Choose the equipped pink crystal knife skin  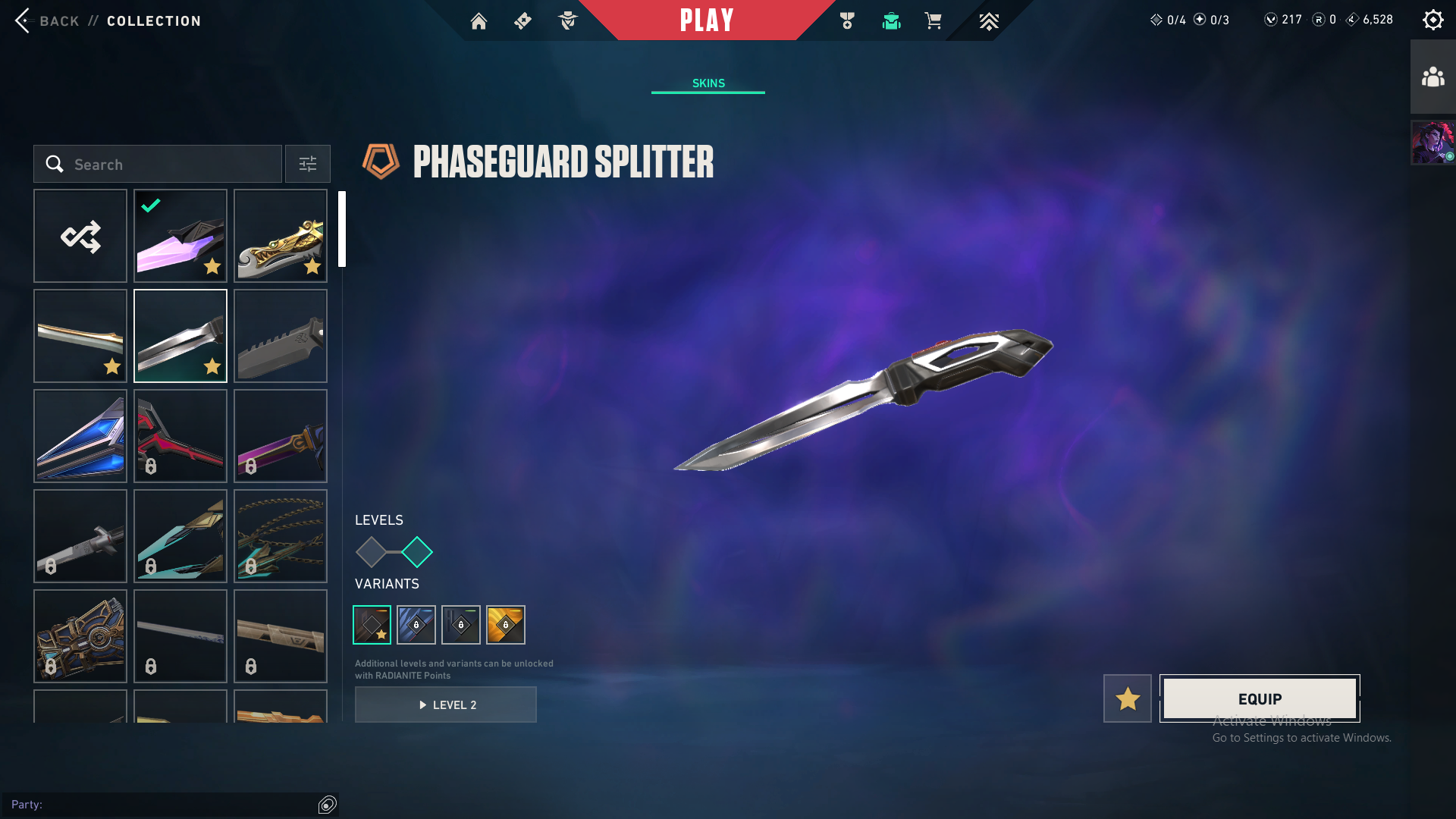180,236
